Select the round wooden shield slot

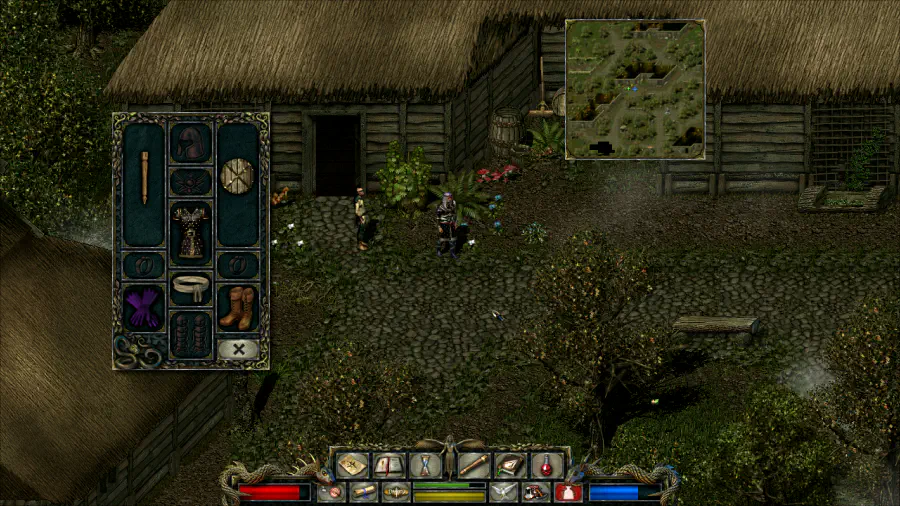238,175
